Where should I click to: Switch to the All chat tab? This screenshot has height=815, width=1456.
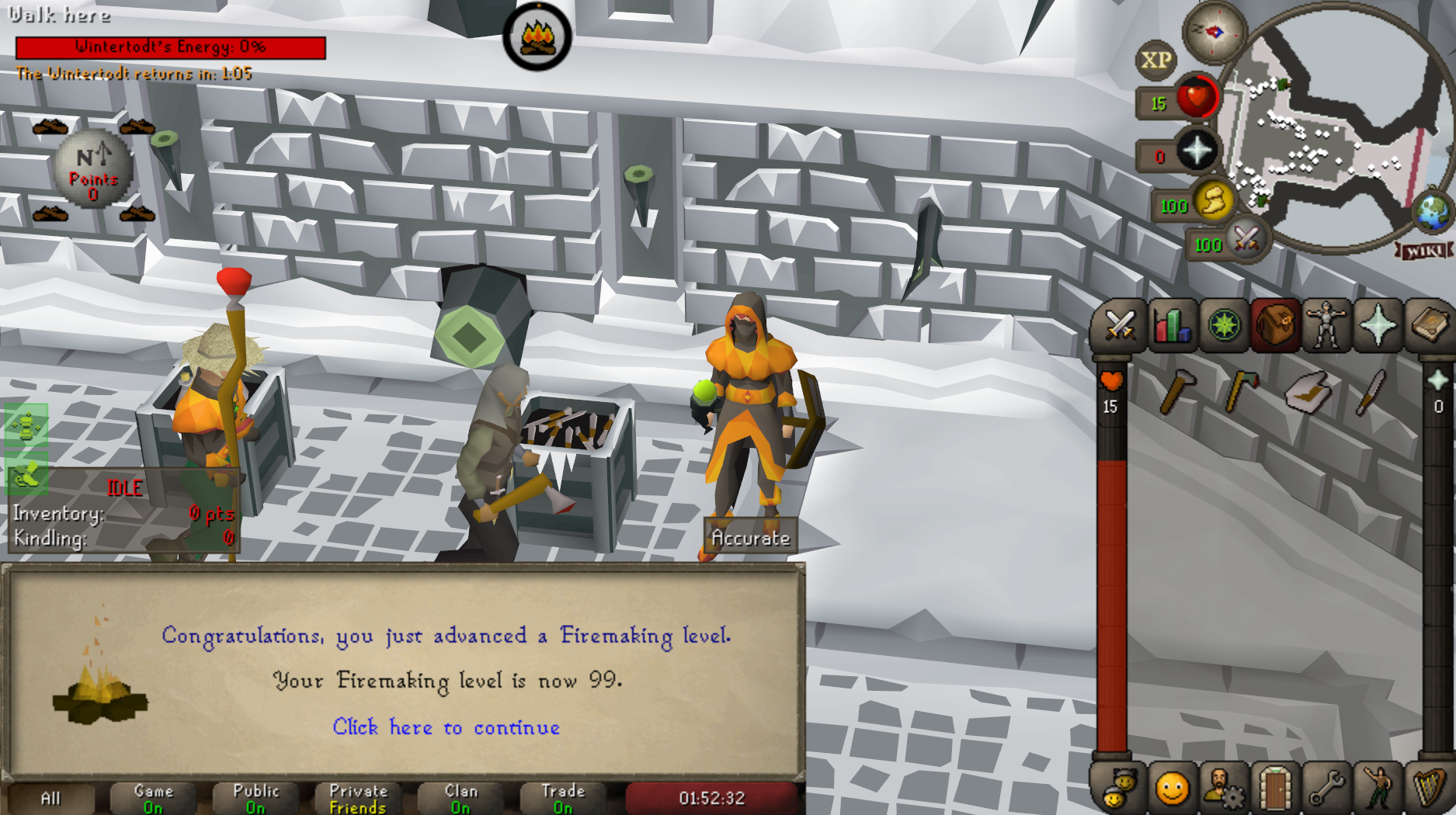click(53, 798)
